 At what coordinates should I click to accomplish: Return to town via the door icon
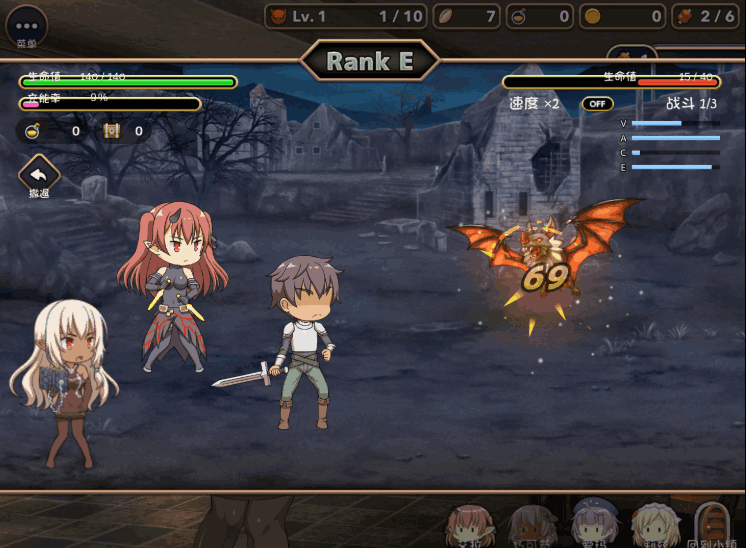point(710,522)
